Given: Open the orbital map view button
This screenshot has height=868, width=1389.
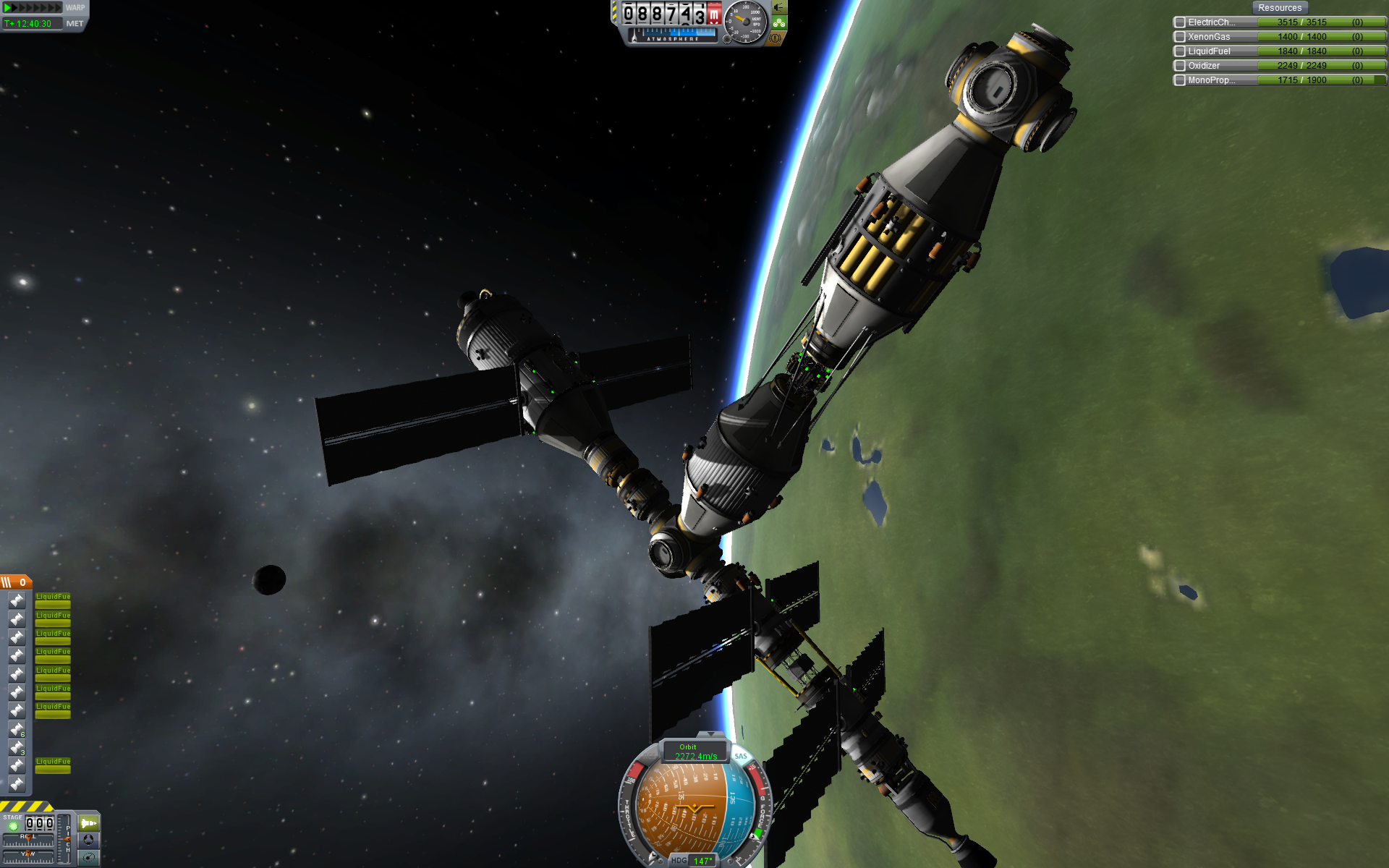Looking at the screenshot, I should pos(88,857).
